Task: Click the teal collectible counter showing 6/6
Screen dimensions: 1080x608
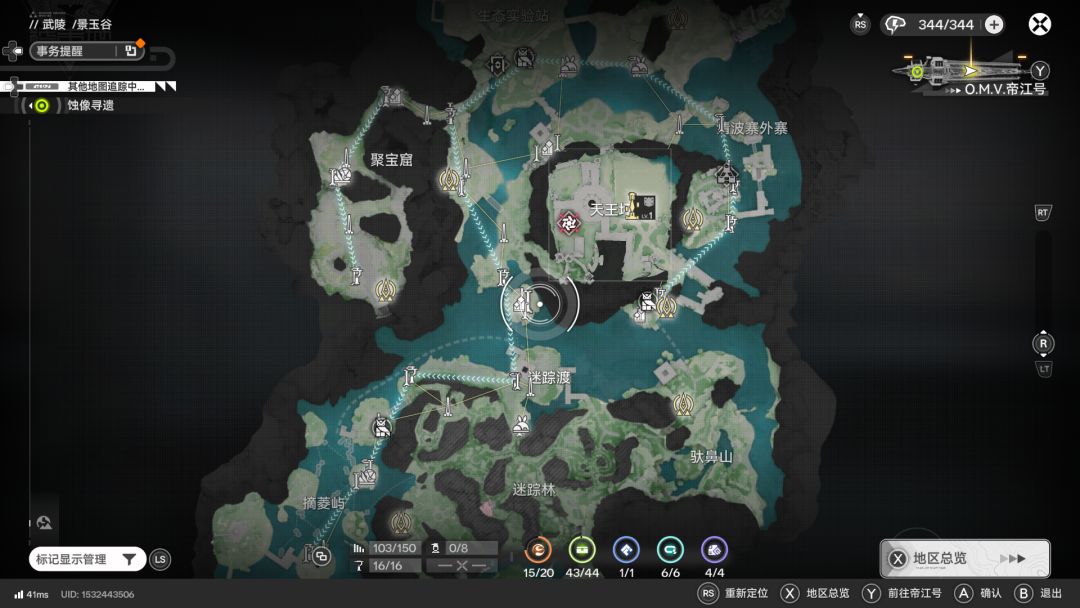Action: (x=670, y=550)
